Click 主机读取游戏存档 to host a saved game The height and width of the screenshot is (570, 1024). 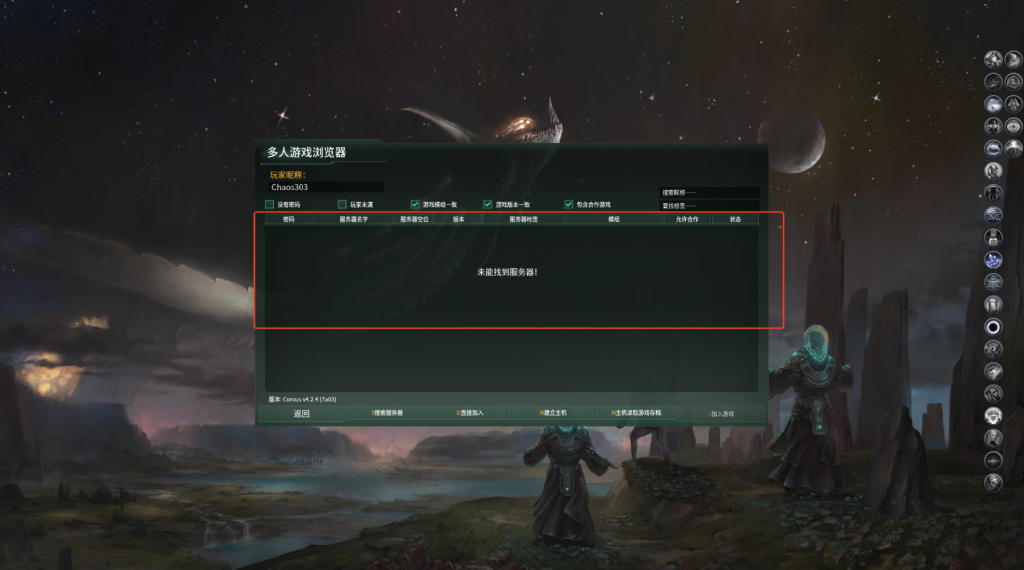click(x=636, y=413)
